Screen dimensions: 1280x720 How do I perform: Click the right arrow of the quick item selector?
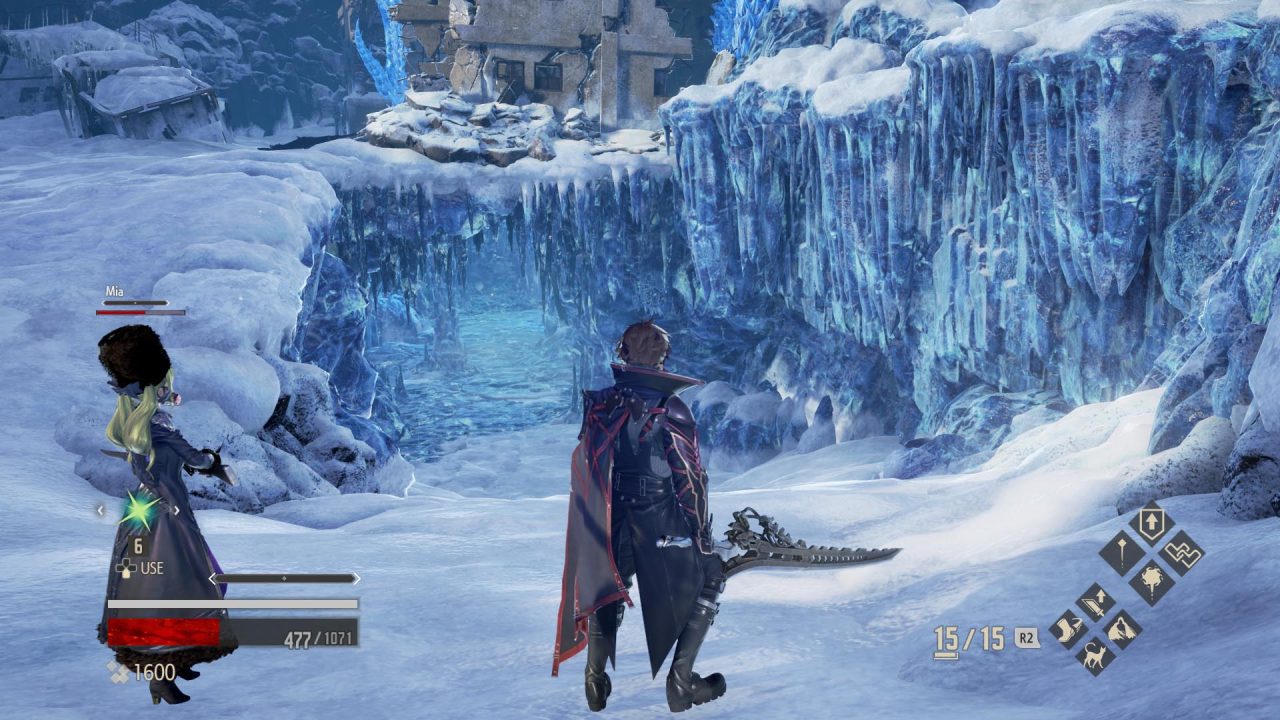176,510
